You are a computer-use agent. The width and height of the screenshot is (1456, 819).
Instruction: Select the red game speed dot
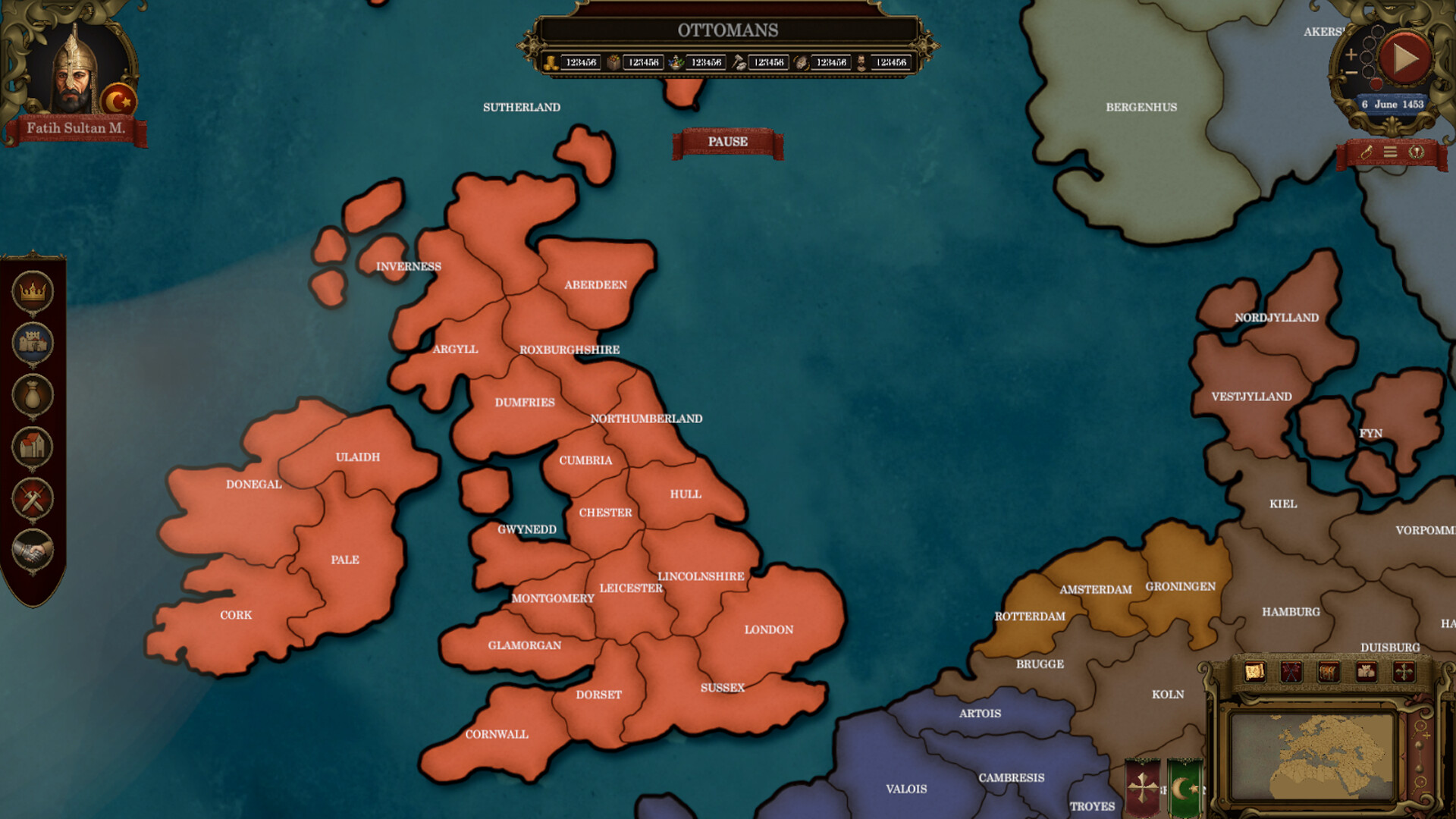pos(1376,83)
